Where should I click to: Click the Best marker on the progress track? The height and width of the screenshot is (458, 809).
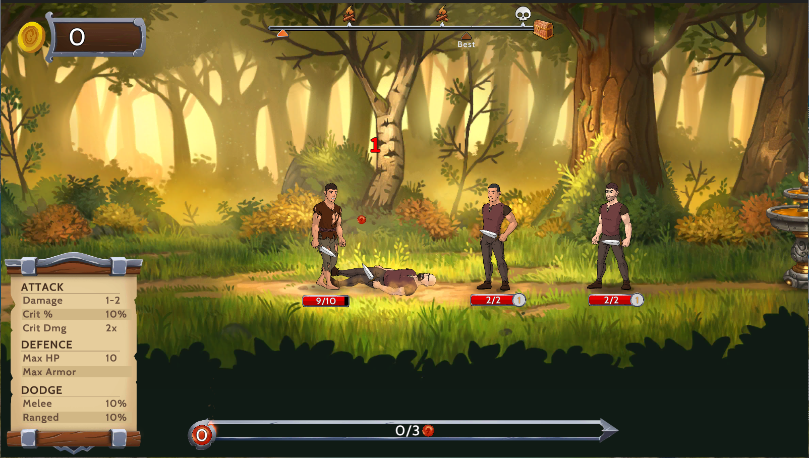(x=466, y=37)
